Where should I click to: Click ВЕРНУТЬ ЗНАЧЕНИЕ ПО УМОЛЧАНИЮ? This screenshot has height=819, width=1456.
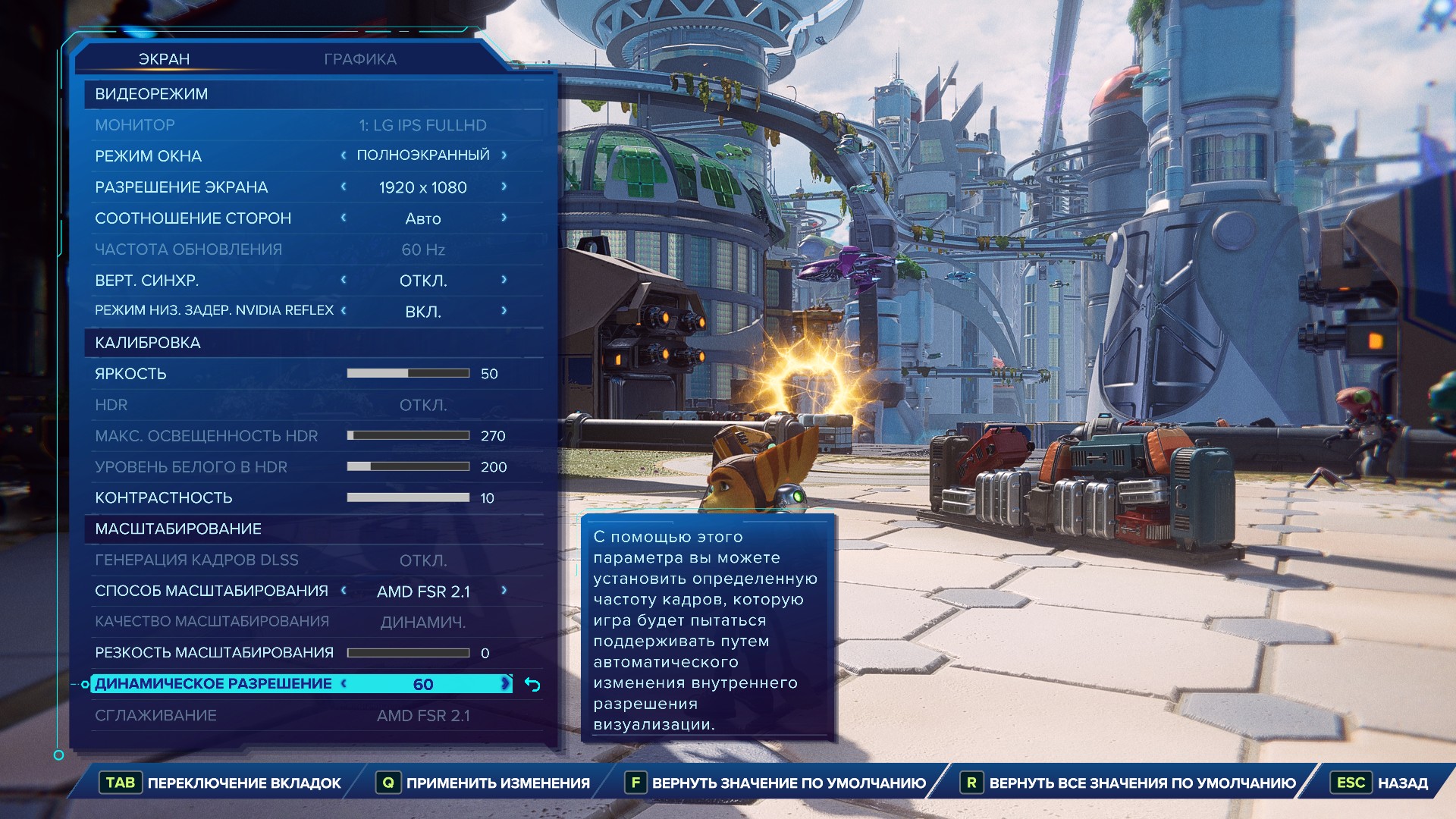tap(789, 783)
